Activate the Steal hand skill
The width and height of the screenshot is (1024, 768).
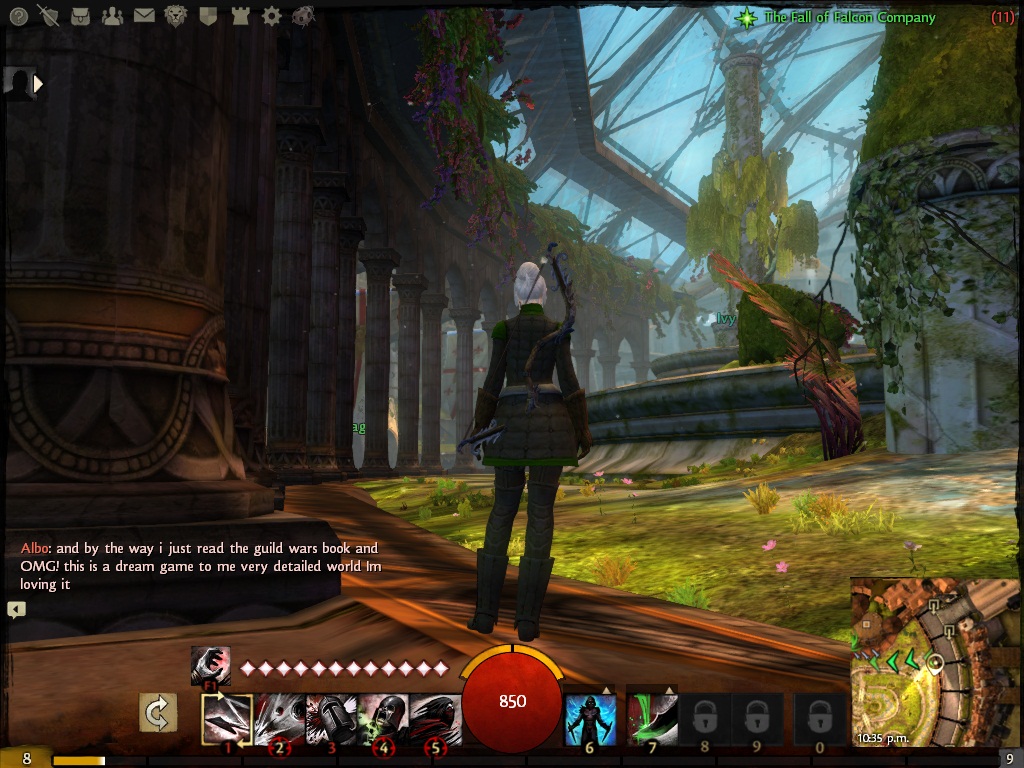click(x=210, y=666)
